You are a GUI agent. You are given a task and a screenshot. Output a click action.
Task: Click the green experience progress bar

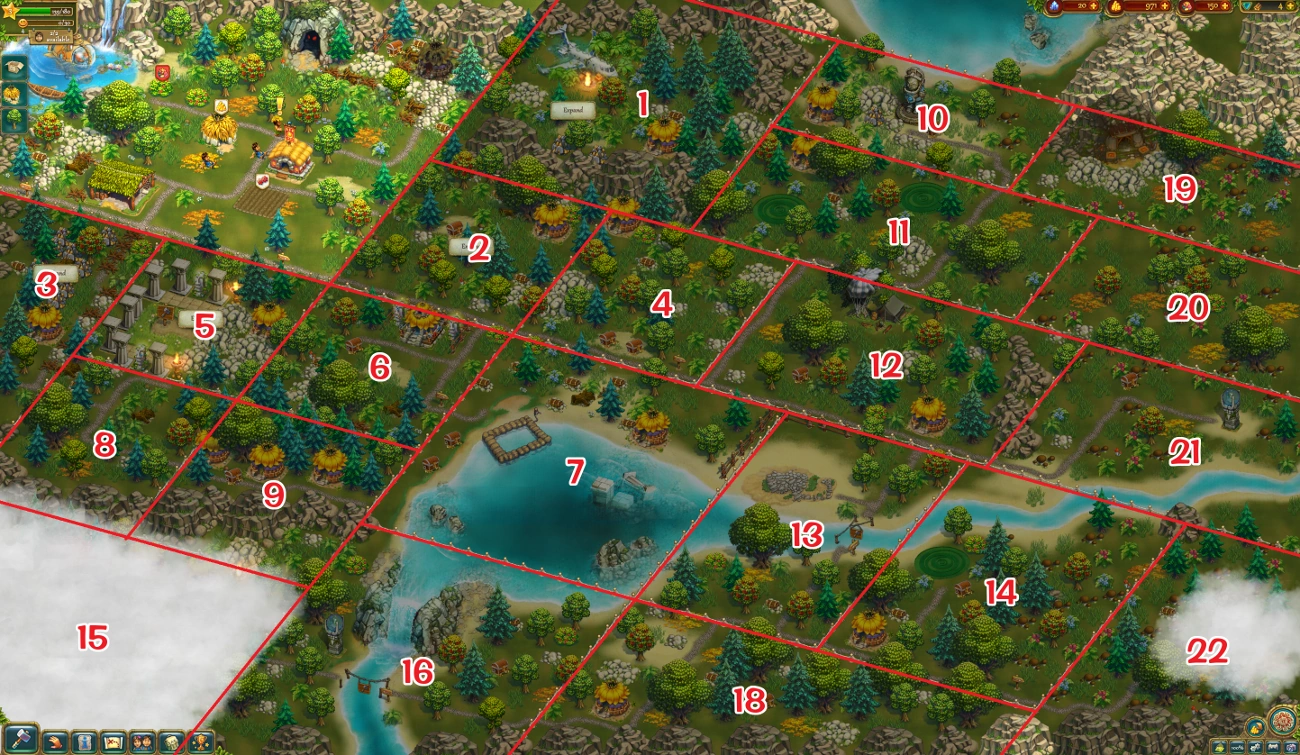coord(34,11)
